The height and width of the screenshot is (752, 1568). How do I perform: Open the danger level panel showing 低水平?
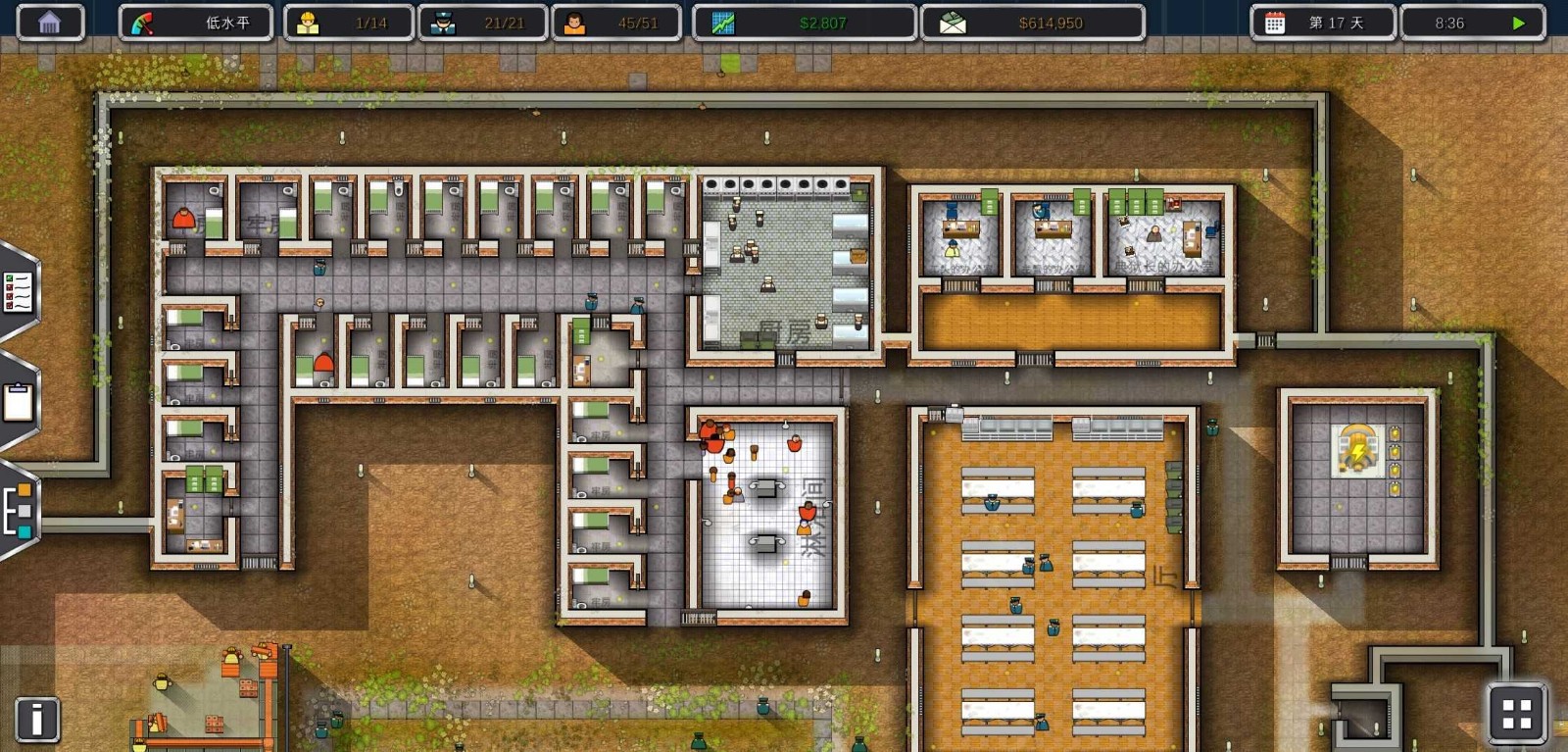[195, 23]
